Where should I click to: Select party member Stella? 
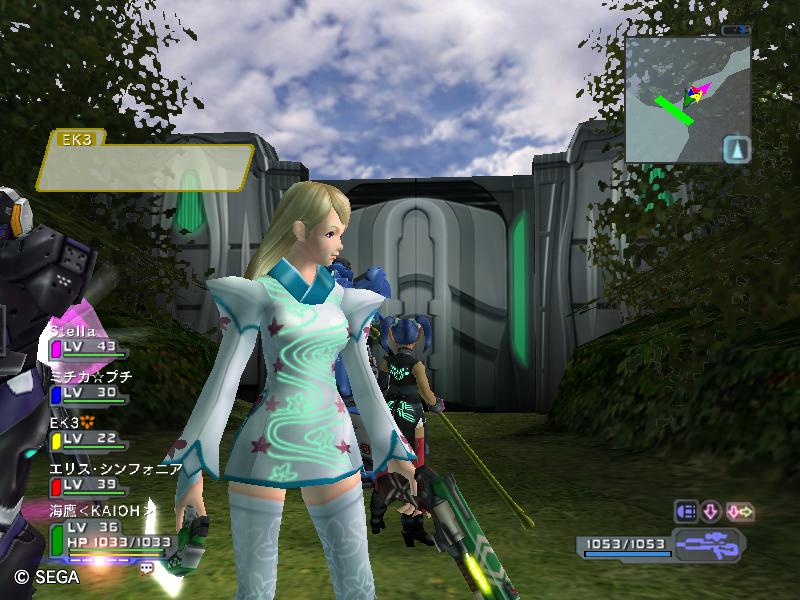(x=88, y=339)
